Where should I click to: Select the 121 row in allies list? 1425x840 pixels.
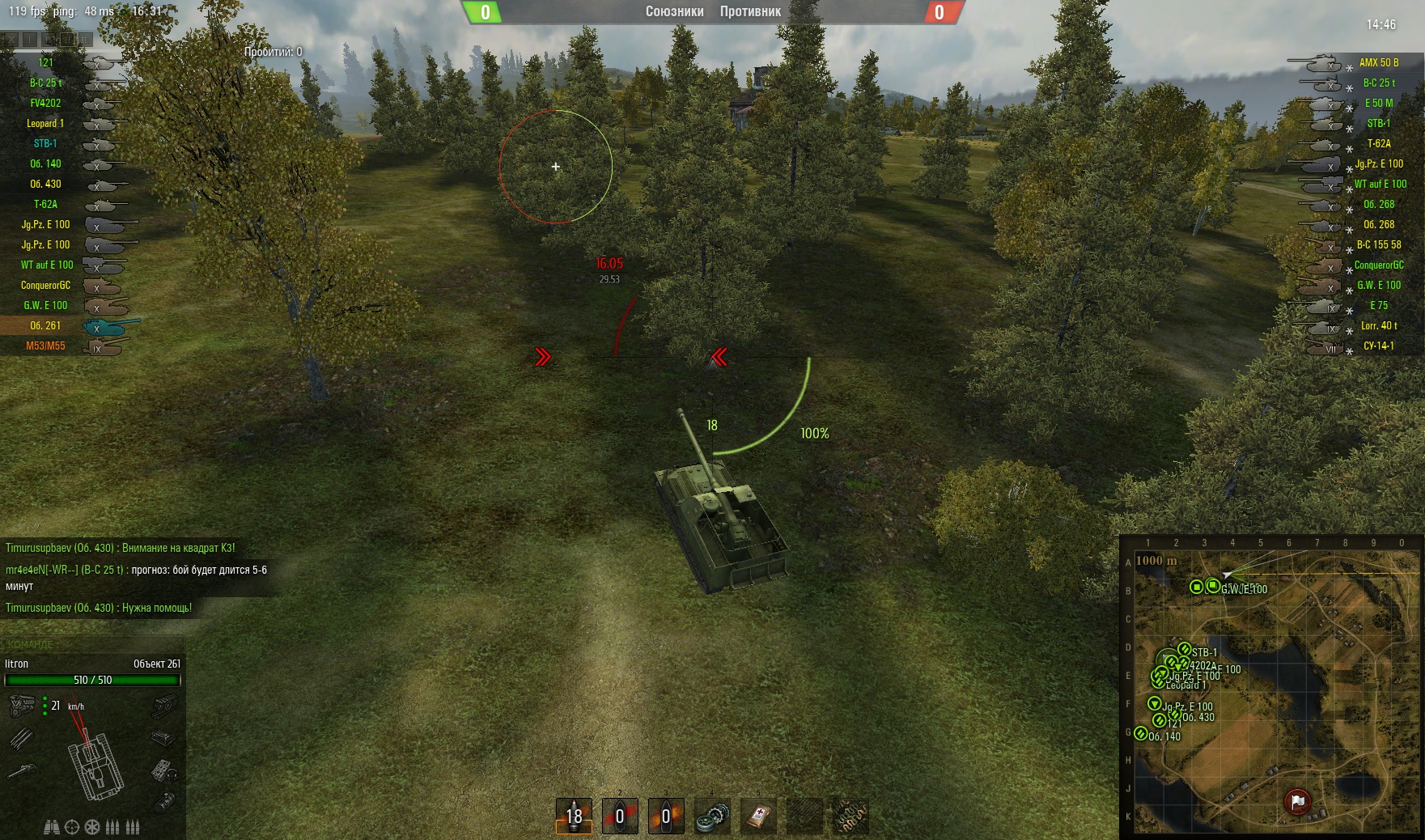pos(46,62)
